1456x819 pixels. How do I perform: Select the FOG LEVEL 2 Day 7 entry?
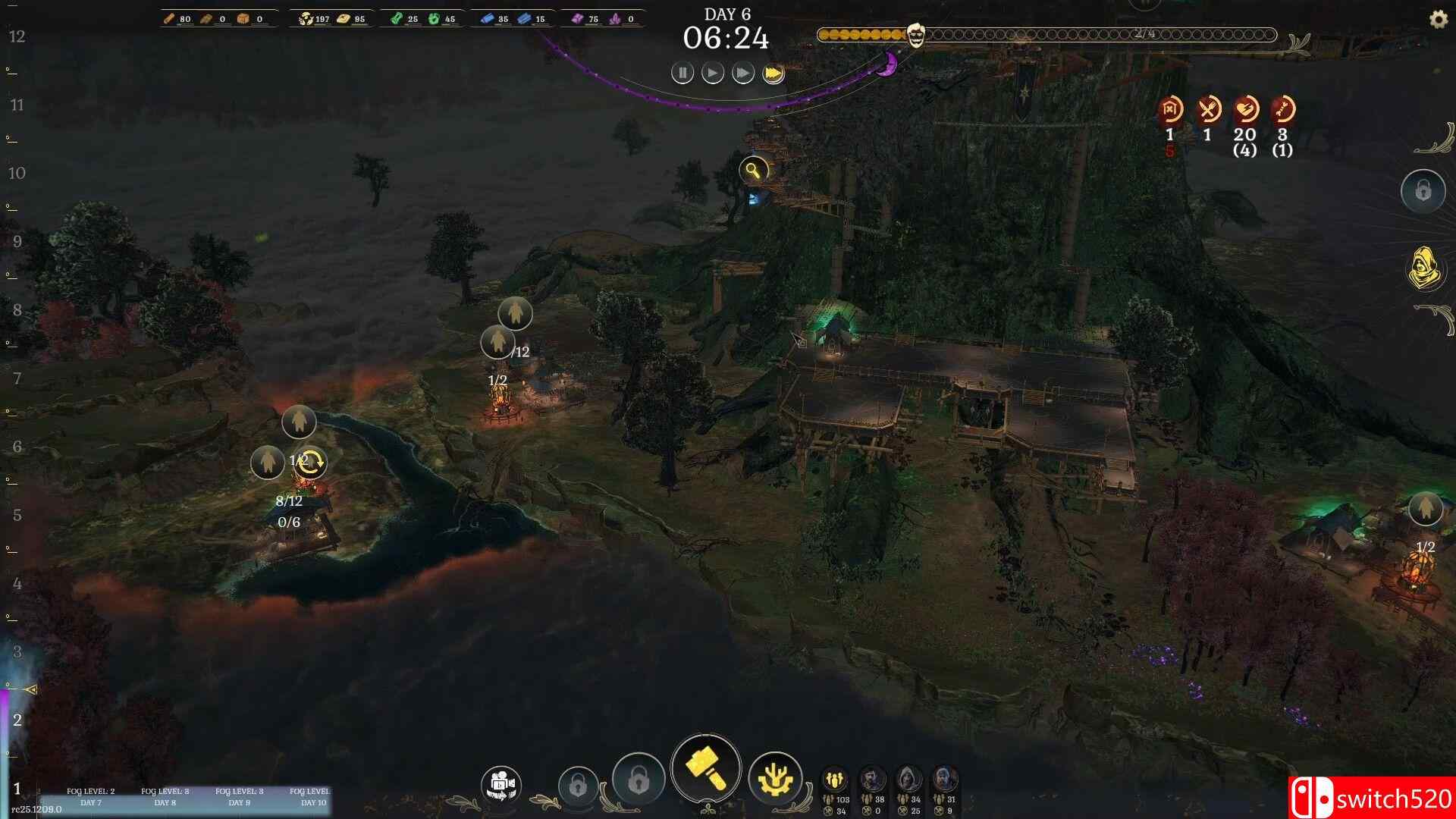(x=89, y=795)
